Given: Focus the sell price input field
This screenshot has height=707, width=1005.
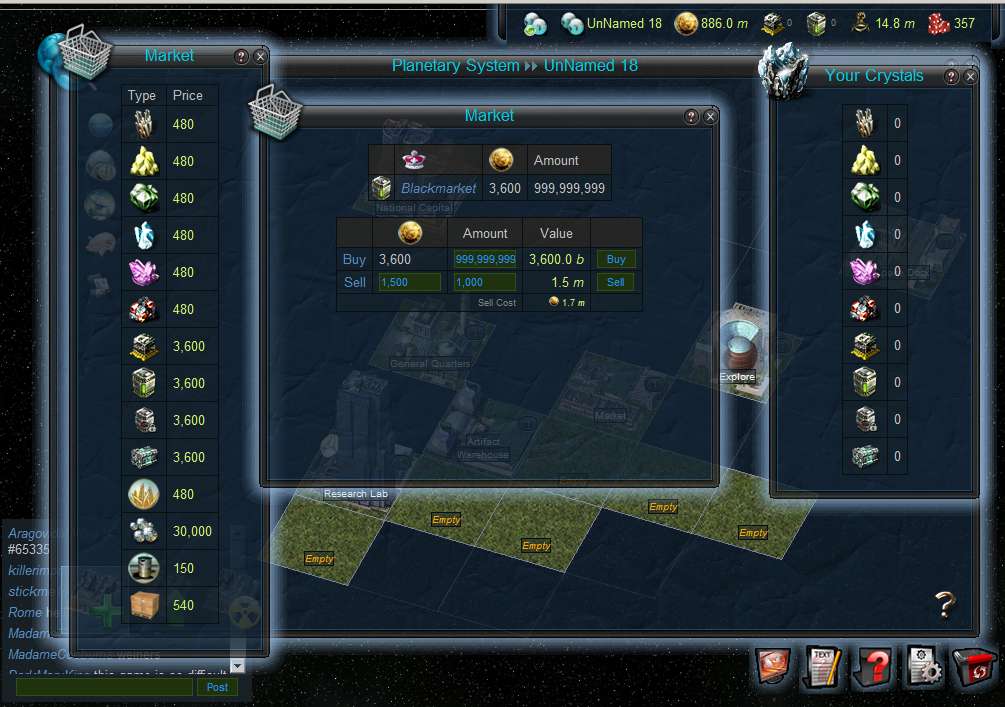Looking at the screenshot, I should coord(408,282).
